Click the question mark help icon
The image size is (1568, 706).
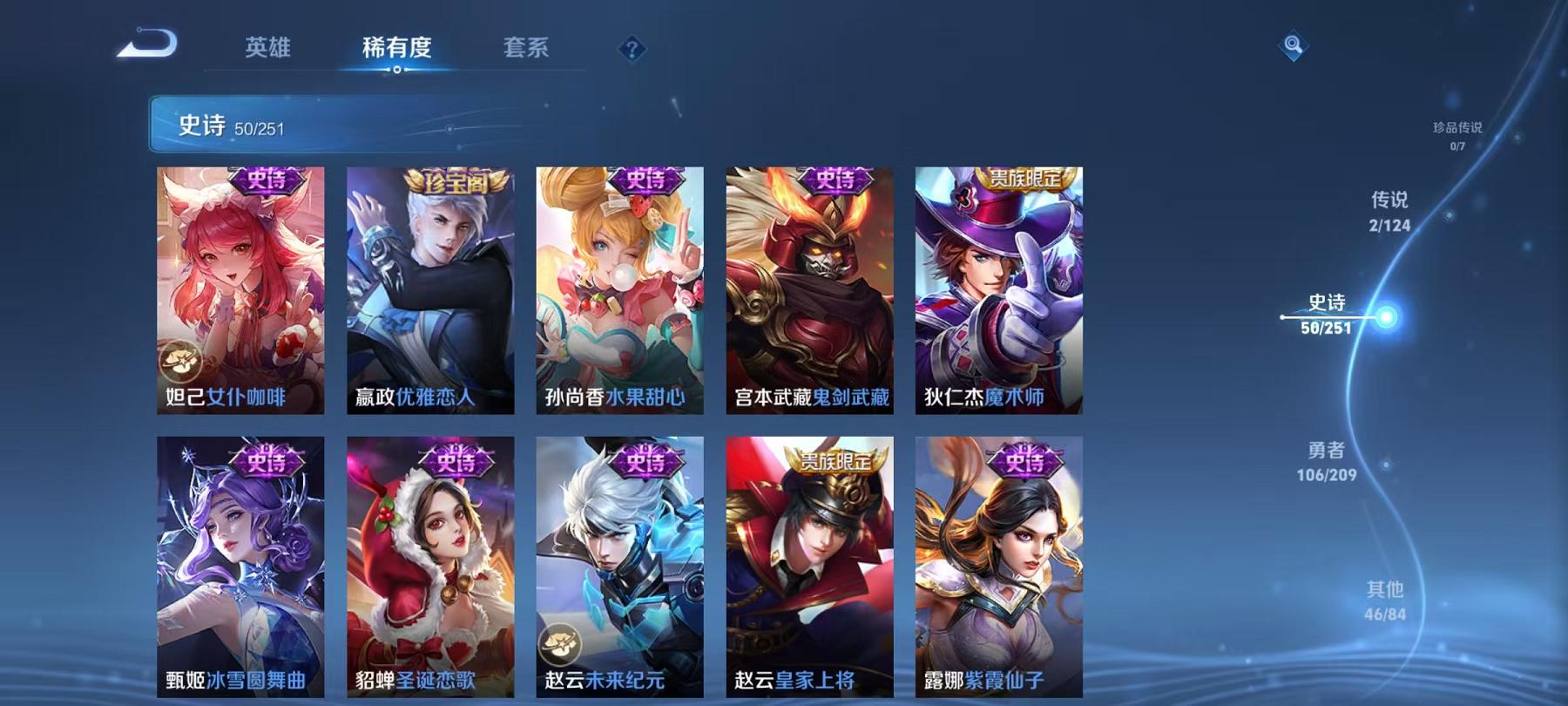click(630, 50)
